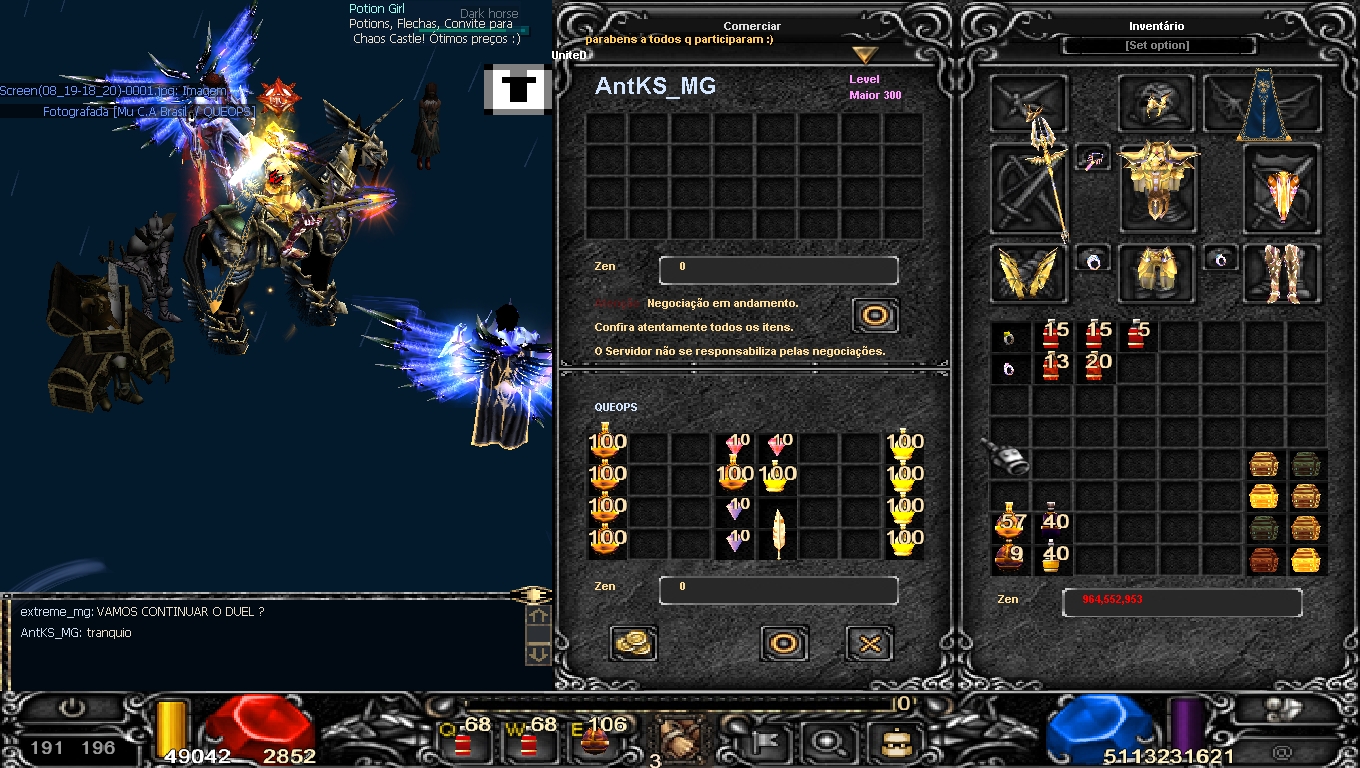The height and width of the screenshot is (768, 1360).
Task: Select the equipped golden staff weapon slot
Action: [x=1029, y=189]
